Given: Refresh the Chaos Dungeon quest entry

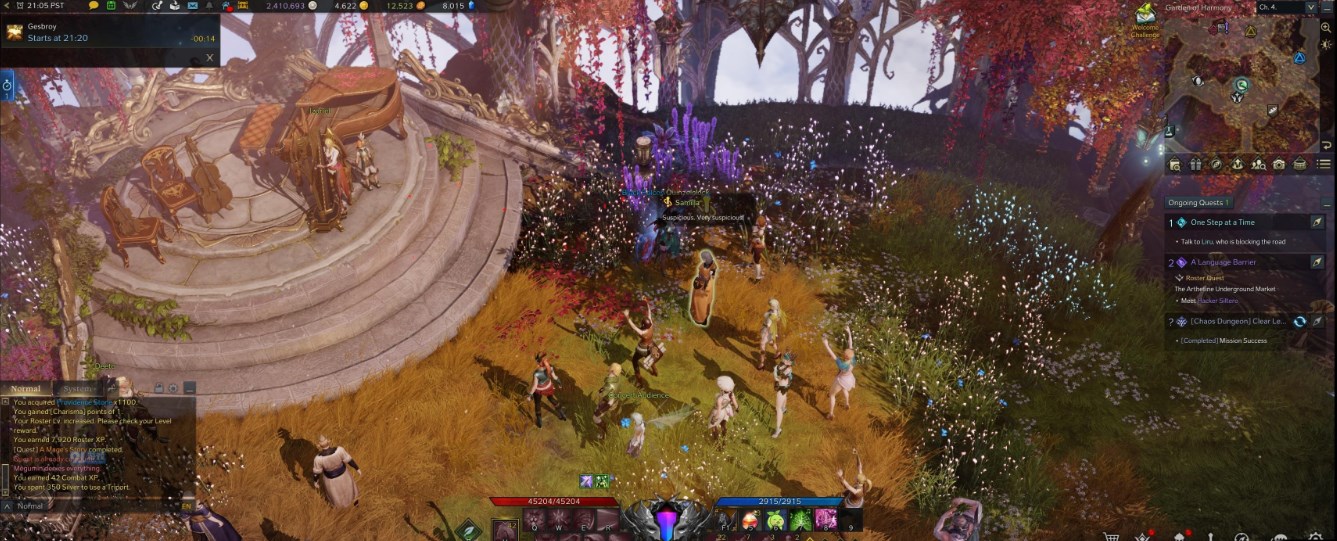Looking at the screenshot, I should point(1299,321).
